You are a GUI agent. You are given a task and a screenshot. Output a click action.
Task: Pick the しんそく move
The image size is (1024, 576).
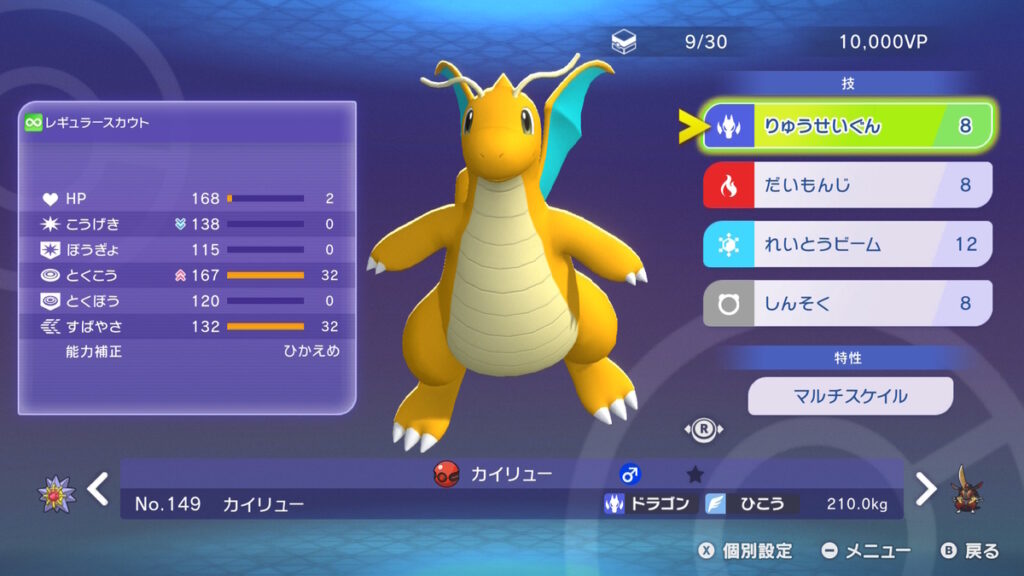click(847, 303)
